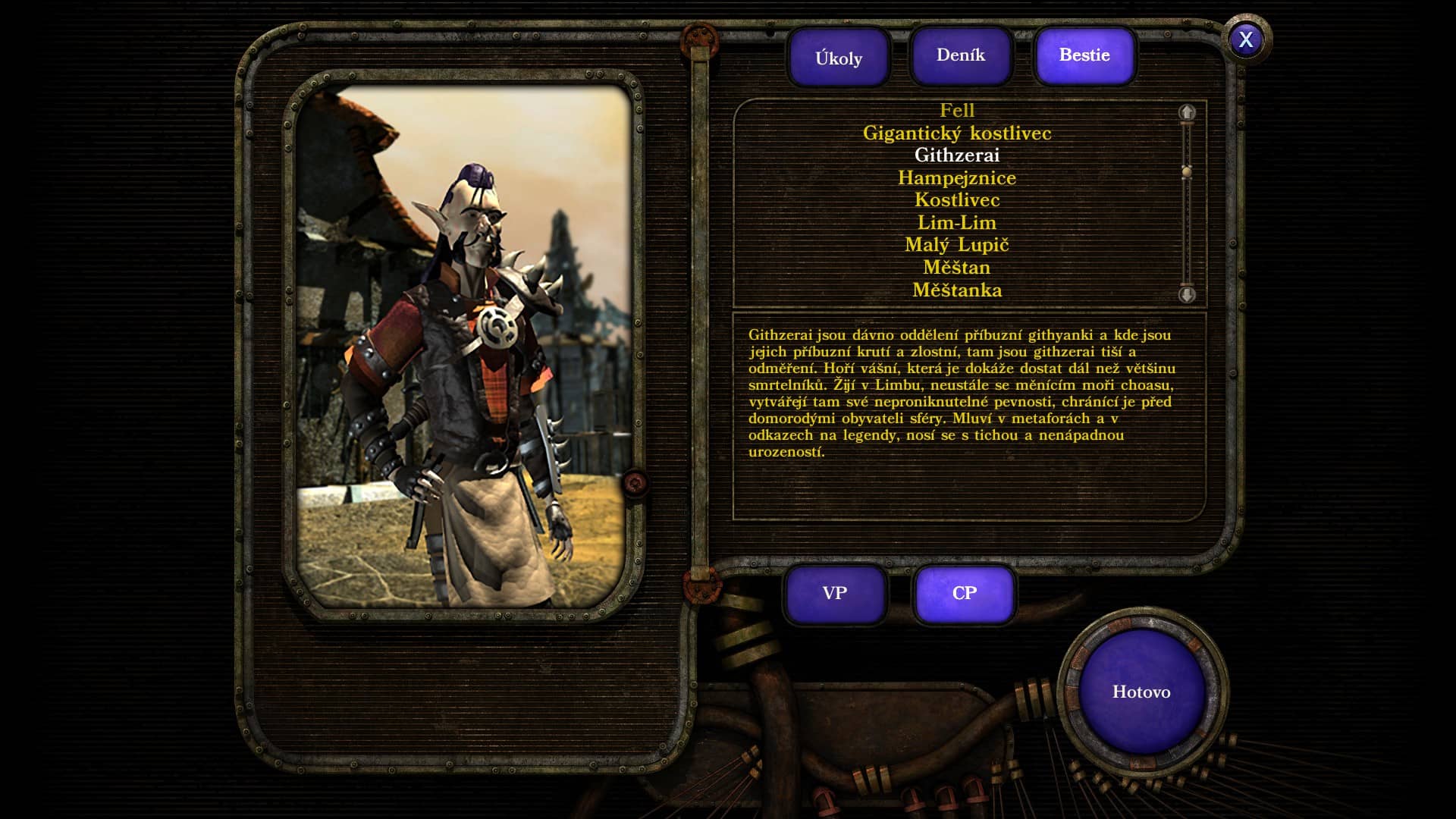
Task: Show the Kostlivec entry
Action: click(957, 200)
